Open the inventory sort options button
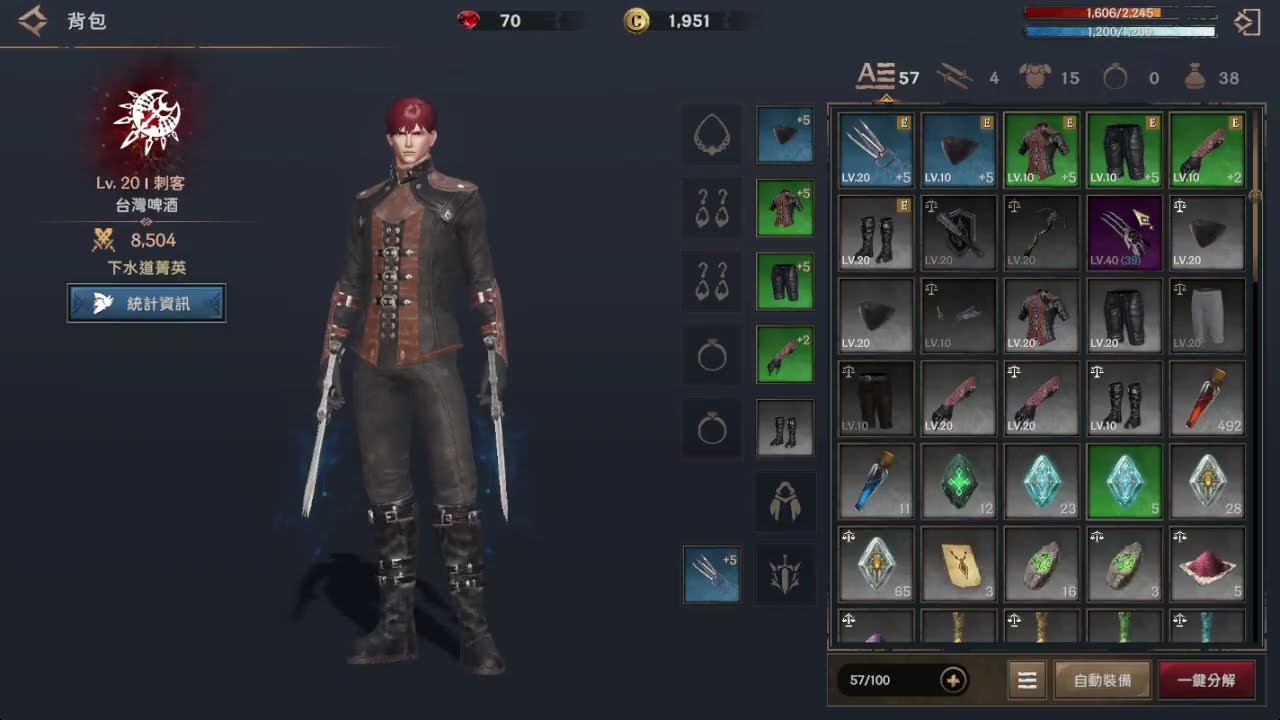 tap(1026, 680)
